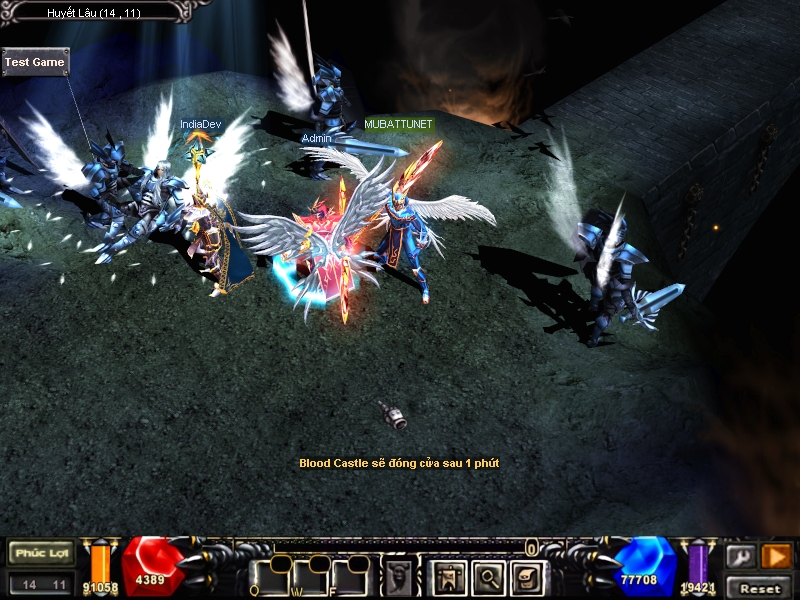Select the hotkey slot labeled W

coord(310,577)
